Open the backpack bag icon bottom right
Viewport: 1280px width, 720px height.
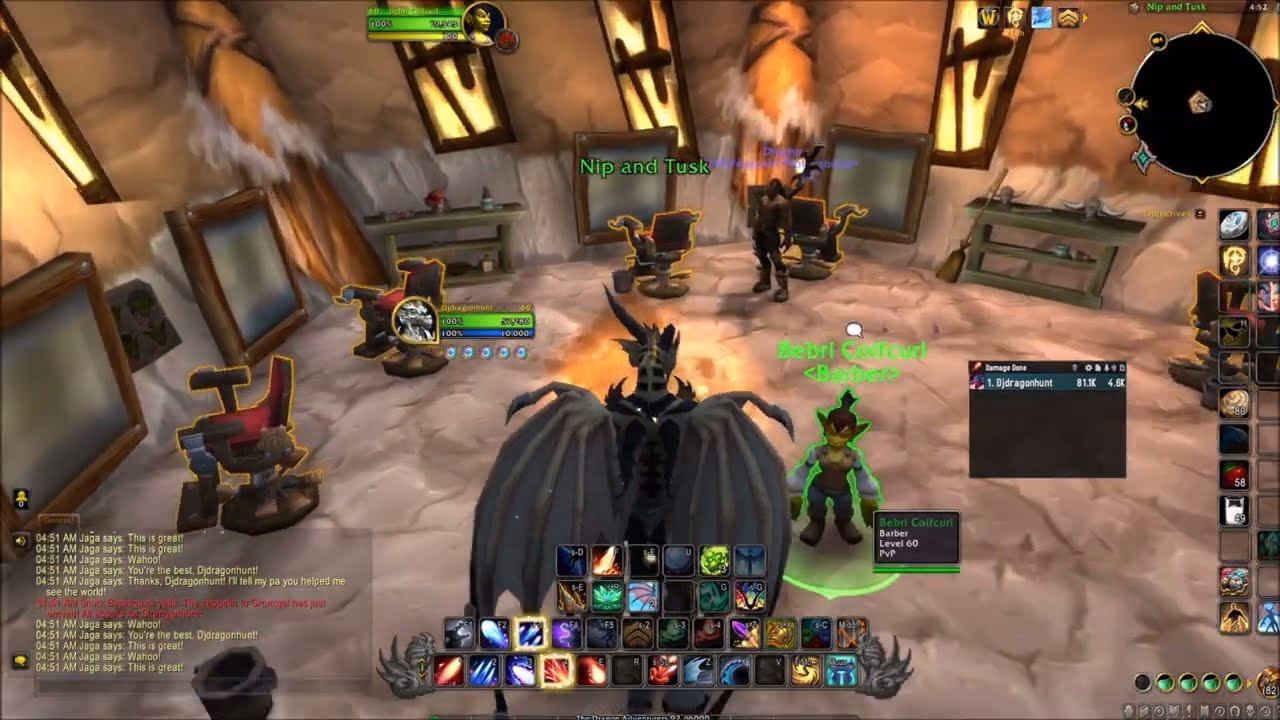tap(1267, 681)
